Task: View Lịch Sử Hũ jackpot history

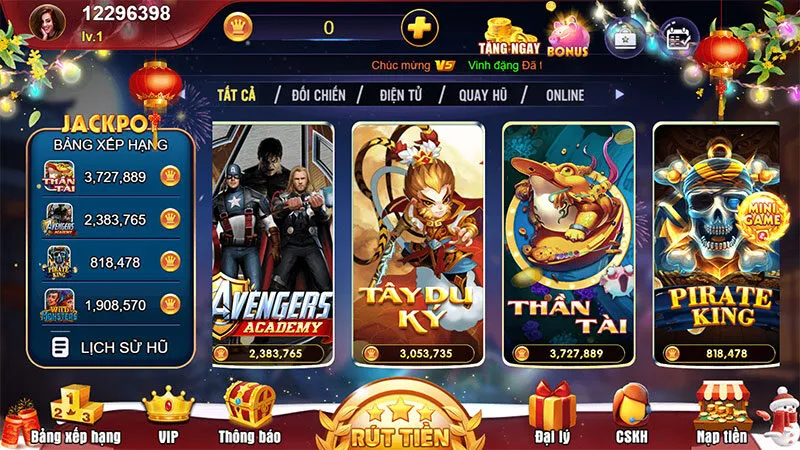Action: [x=111, y=347]
